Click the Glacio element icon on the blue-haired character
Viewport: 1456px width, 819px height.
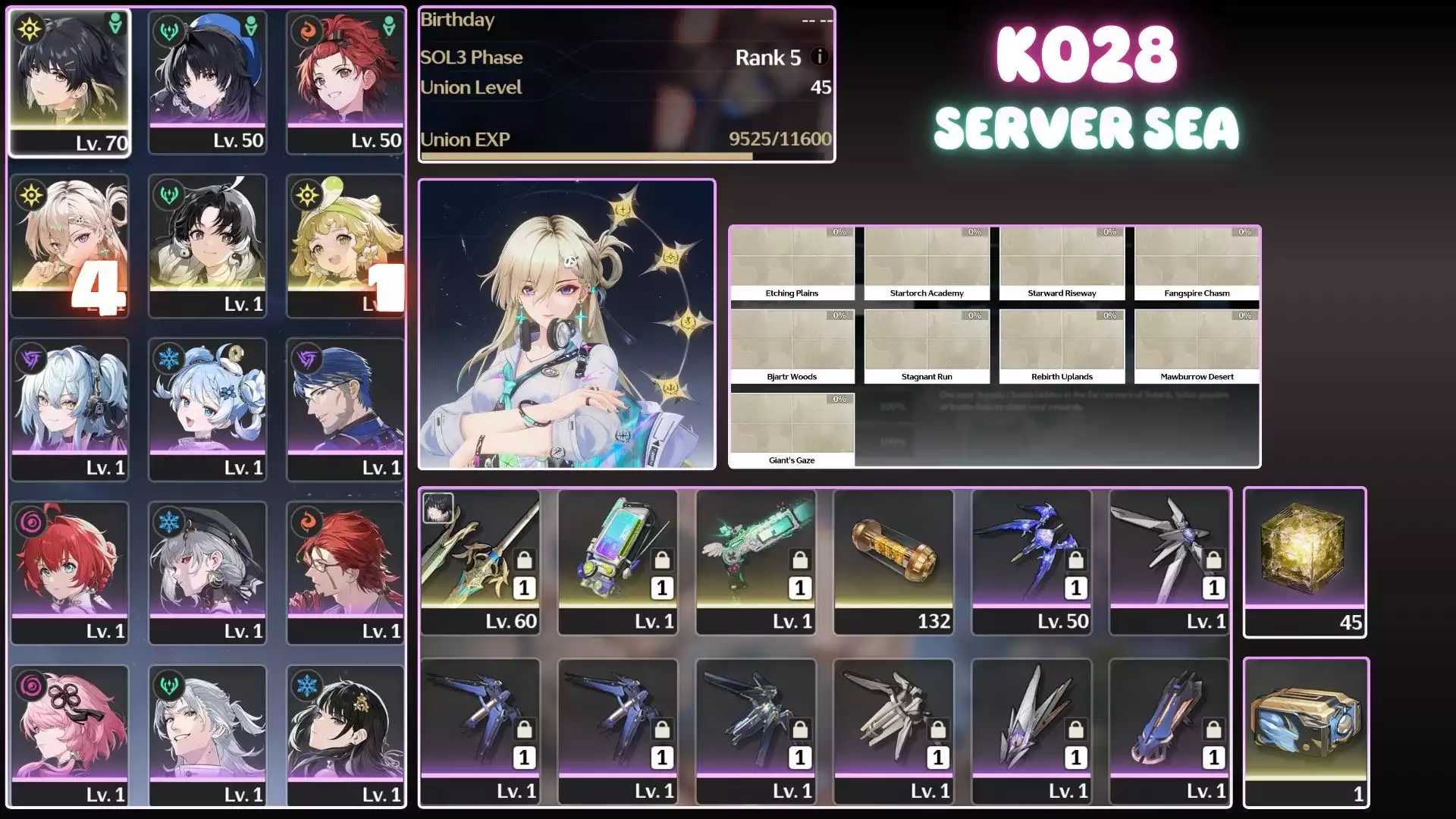168,358
